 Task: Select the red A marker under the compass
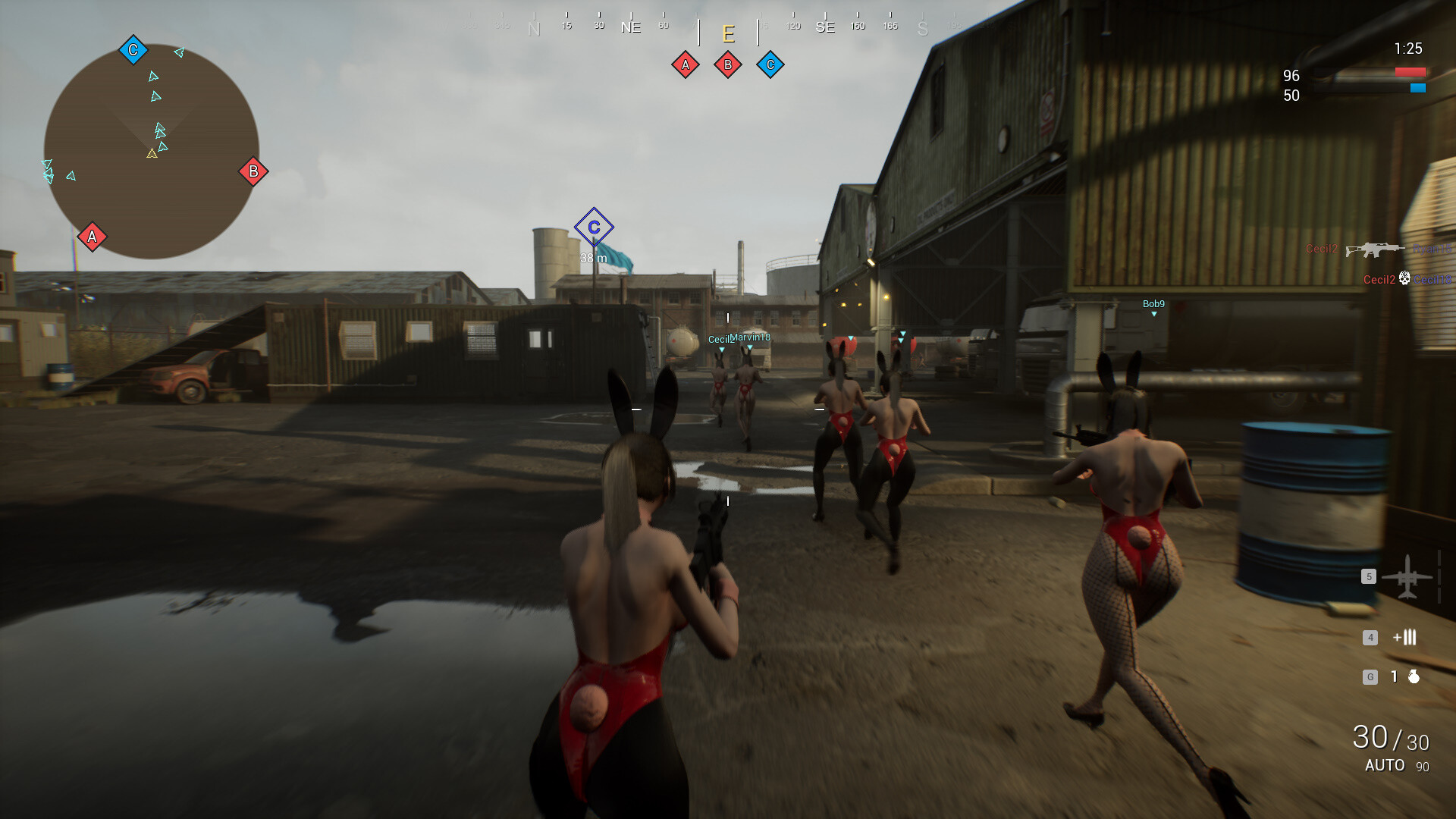click(686, 64)
